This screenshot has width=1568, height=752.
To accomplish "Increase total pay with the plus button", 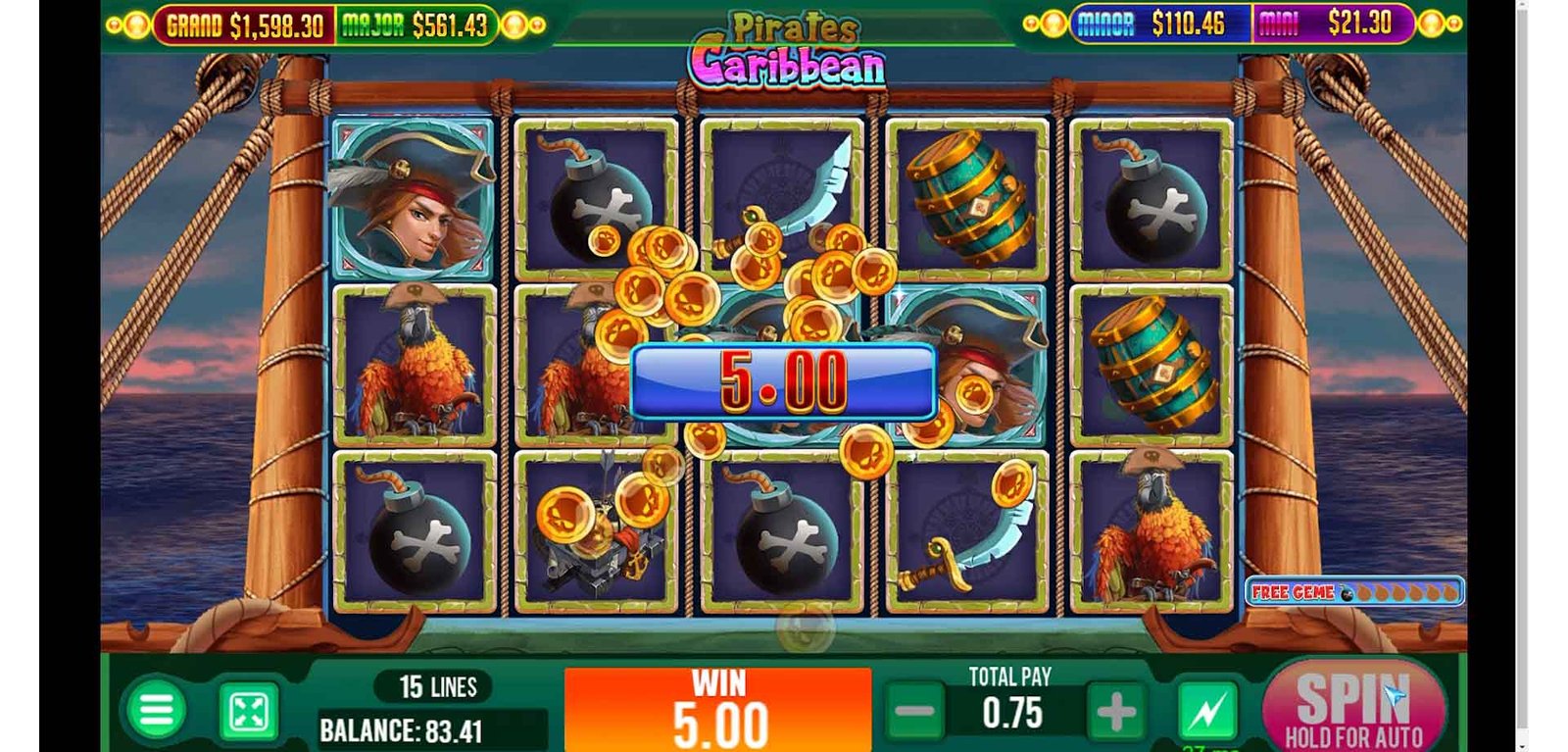I will pos(1115,713).
